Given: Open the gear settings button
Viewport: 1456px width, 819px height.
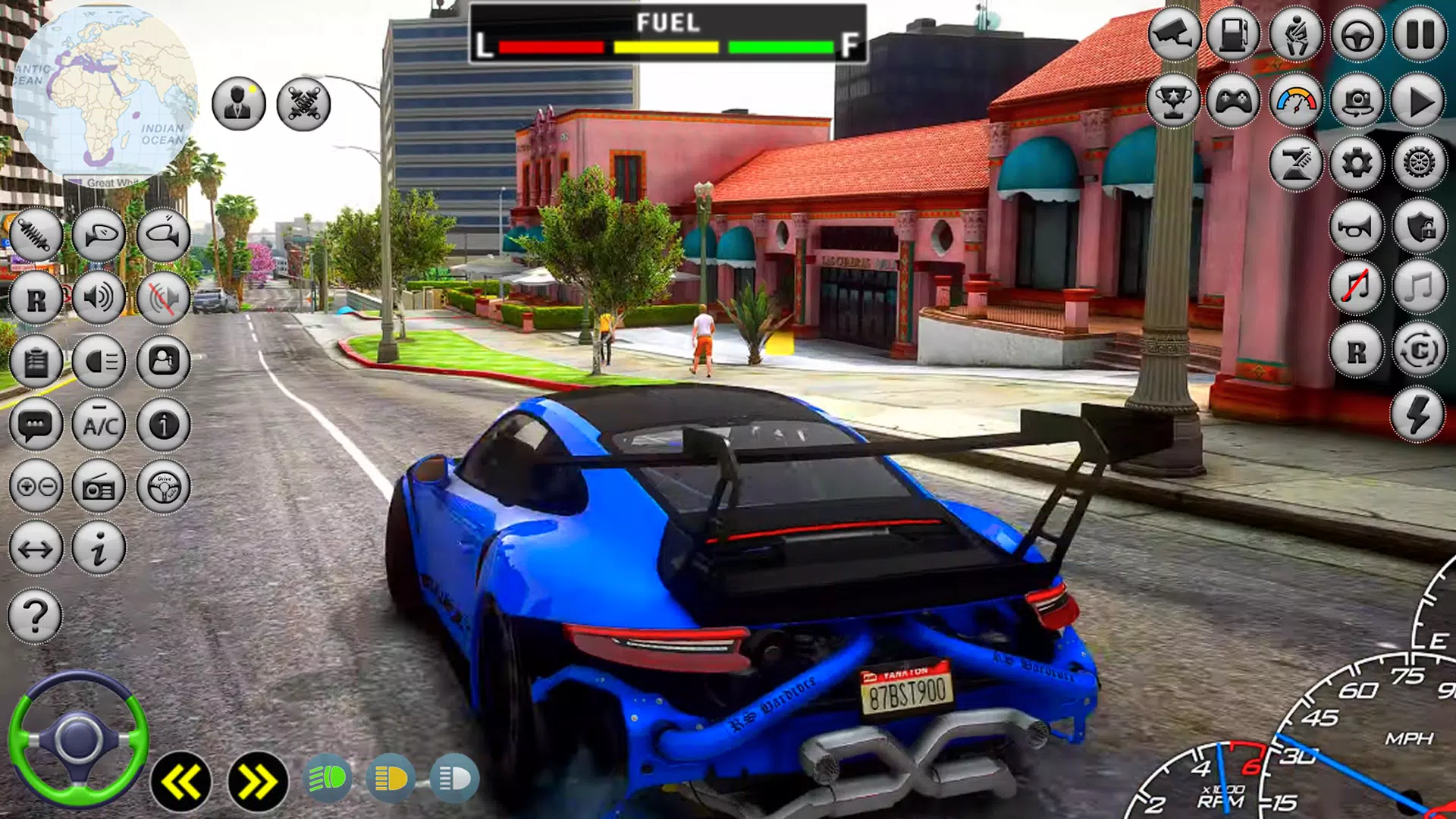Looking at the screenshot, I should click(1357, 163).
